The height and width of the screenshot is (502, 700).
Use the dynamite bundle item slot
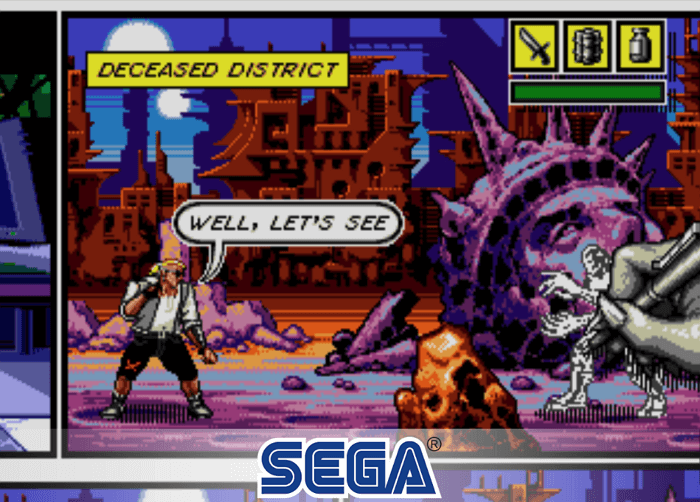click(x=587, y=47)
